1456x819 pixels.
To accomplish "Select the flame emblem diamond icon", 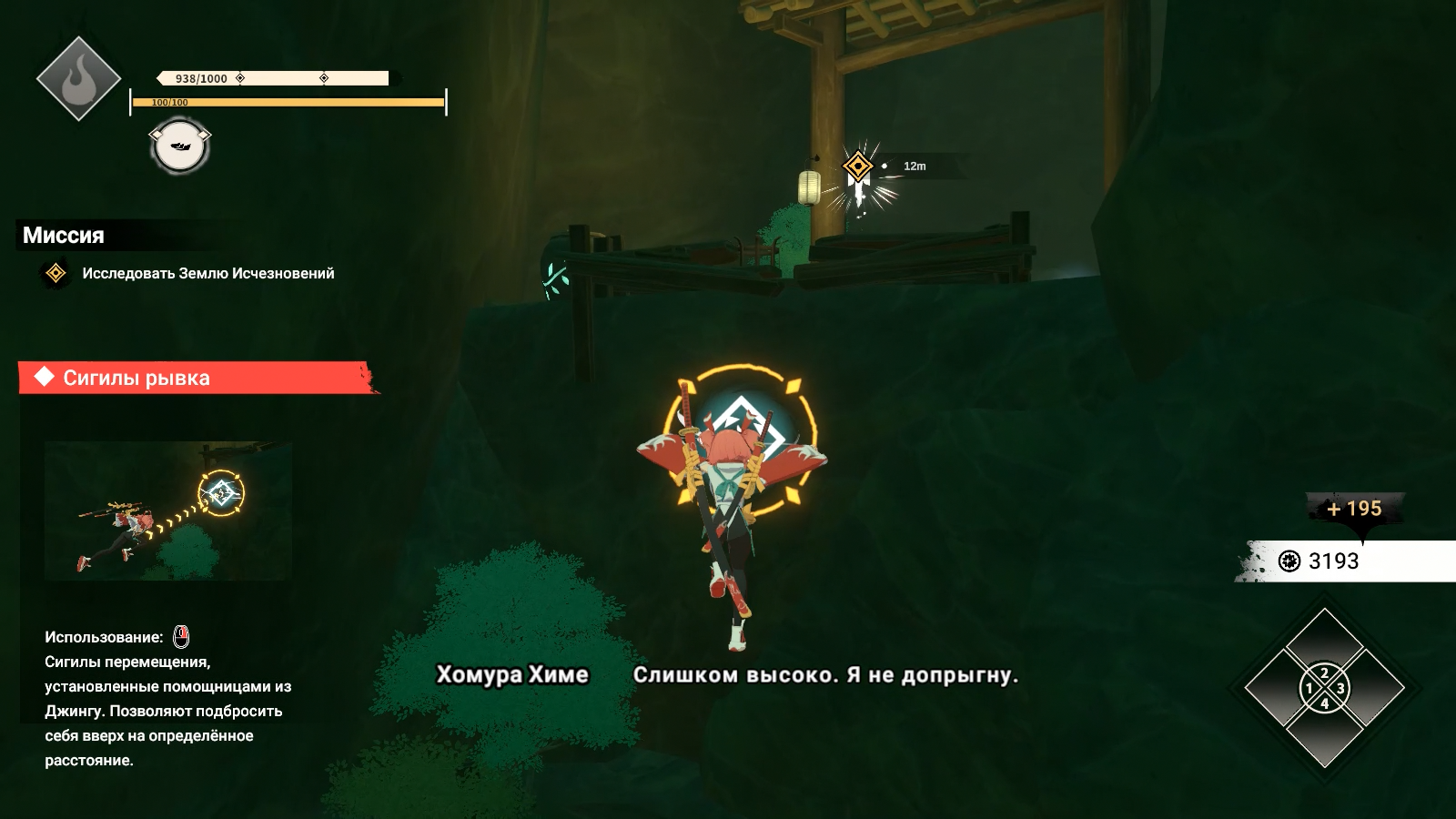I will pyautogui.click(x=78, y=78).
